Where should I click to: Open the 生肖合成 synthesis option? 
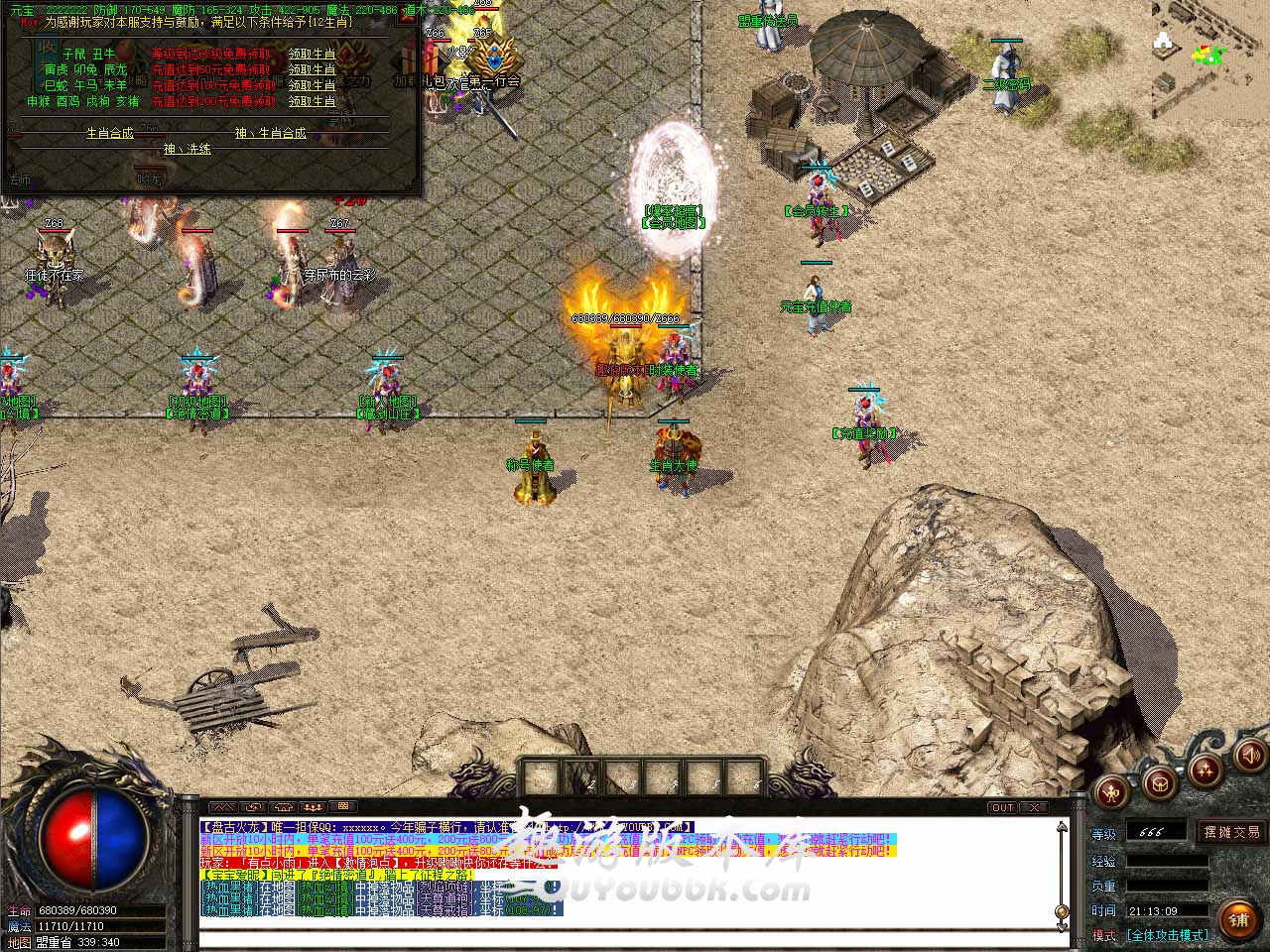(x=109, y=133)
